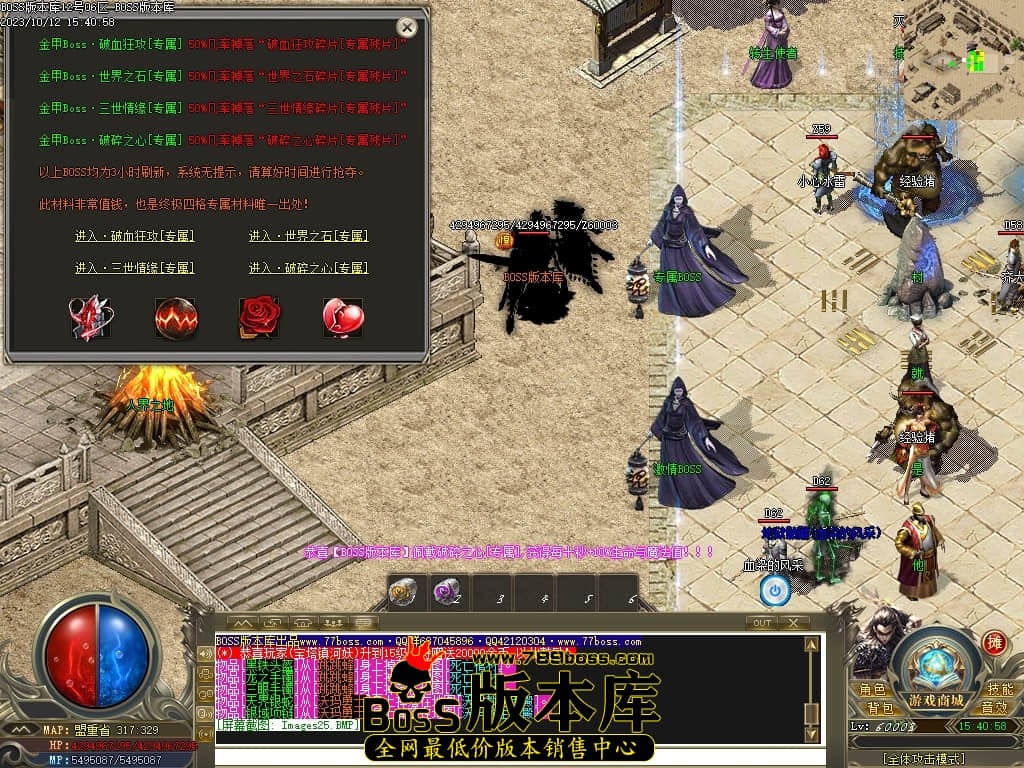Open the 背包 backpack
The height and width of the screenshot is (768, 1024).
(x=880, y=708)
